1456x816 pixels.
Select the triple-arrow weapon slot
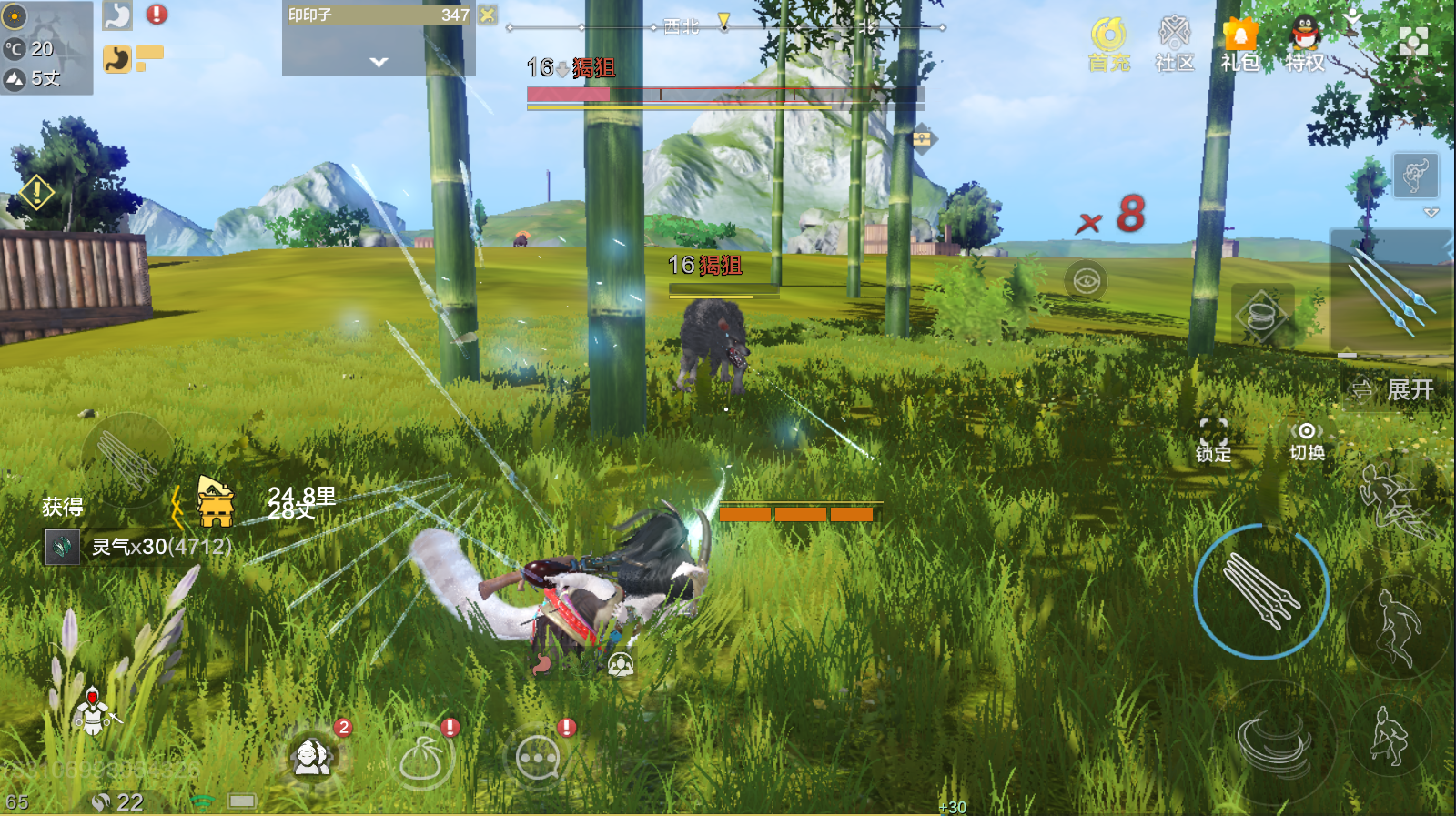[1392, 291]
